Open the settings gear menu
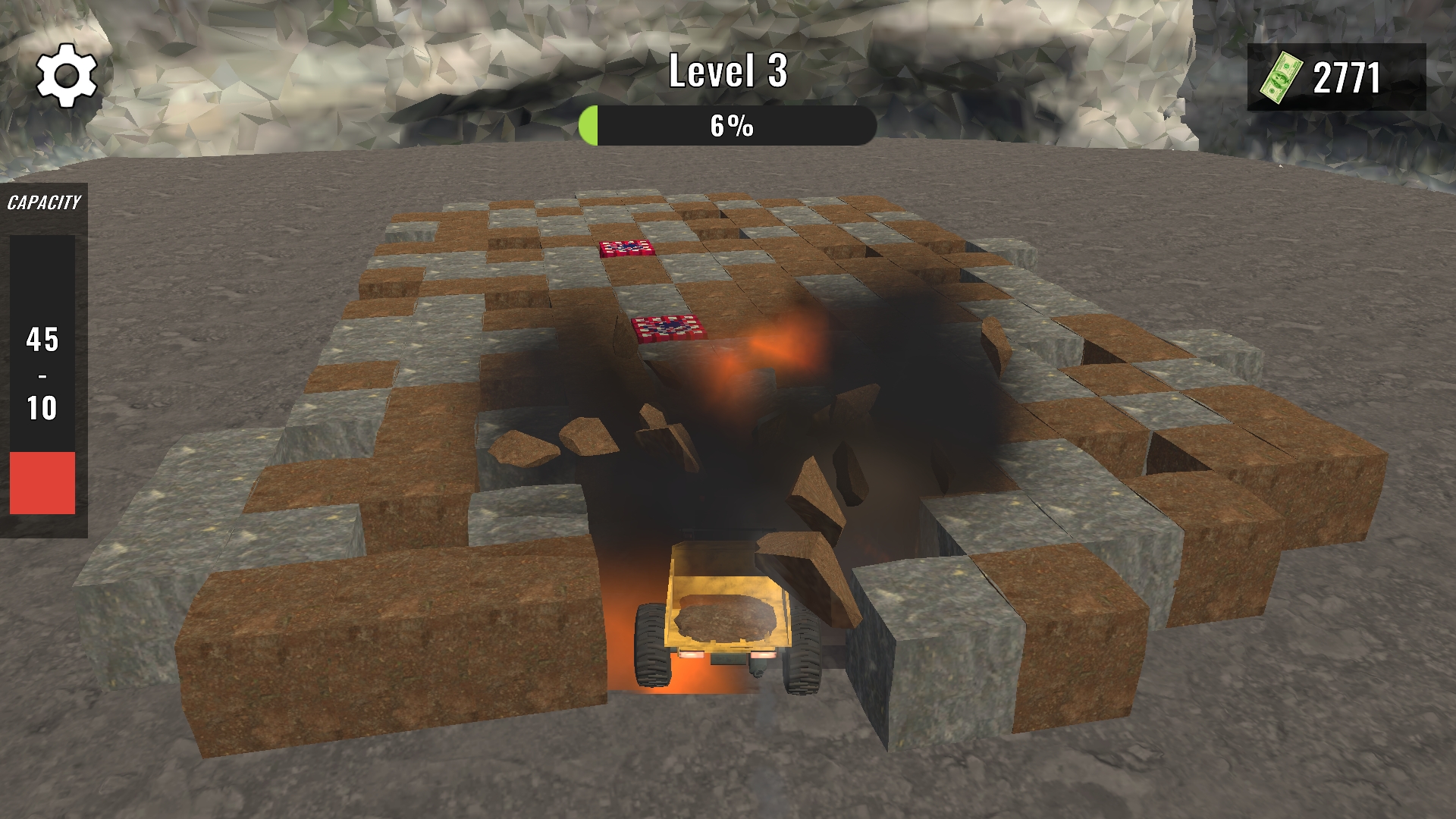Viewport: 1456px width, 819px height. [x=67, y=75]
